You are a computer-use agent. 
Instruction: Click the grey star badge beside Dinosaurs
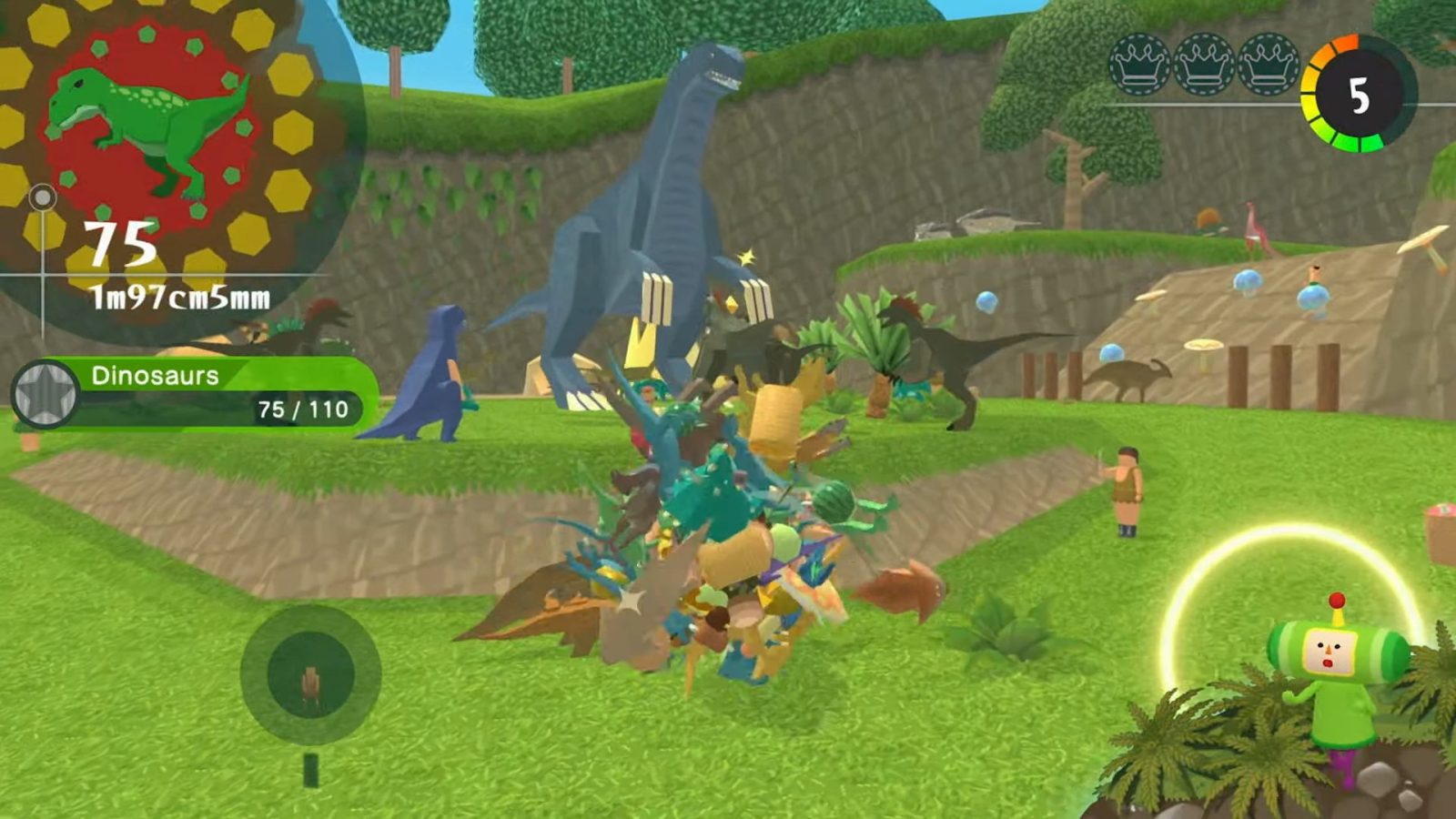(45, 393)
